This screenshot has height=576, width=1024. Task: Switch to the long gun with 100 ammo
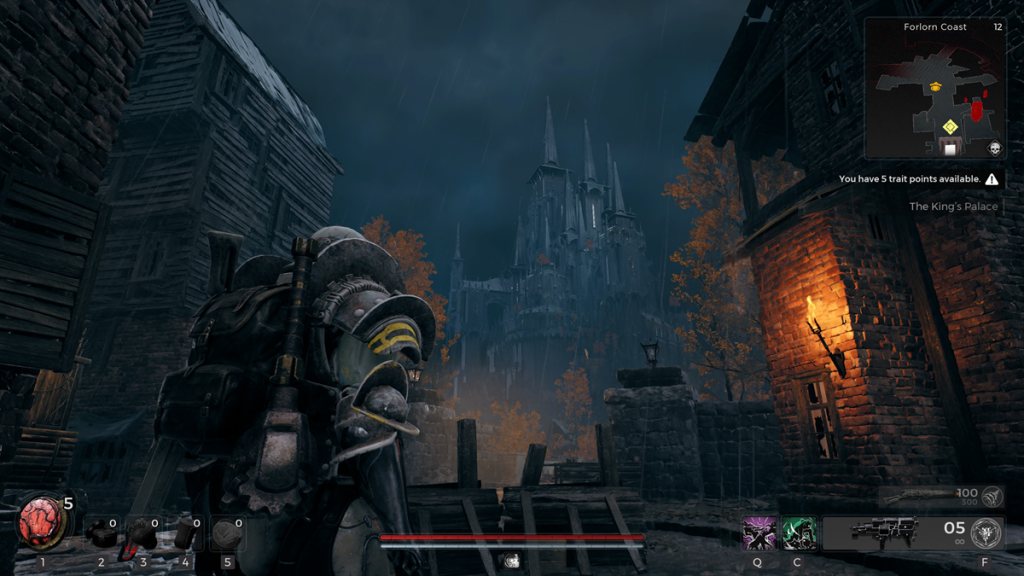pyautogui.click(x=920, y=496)
